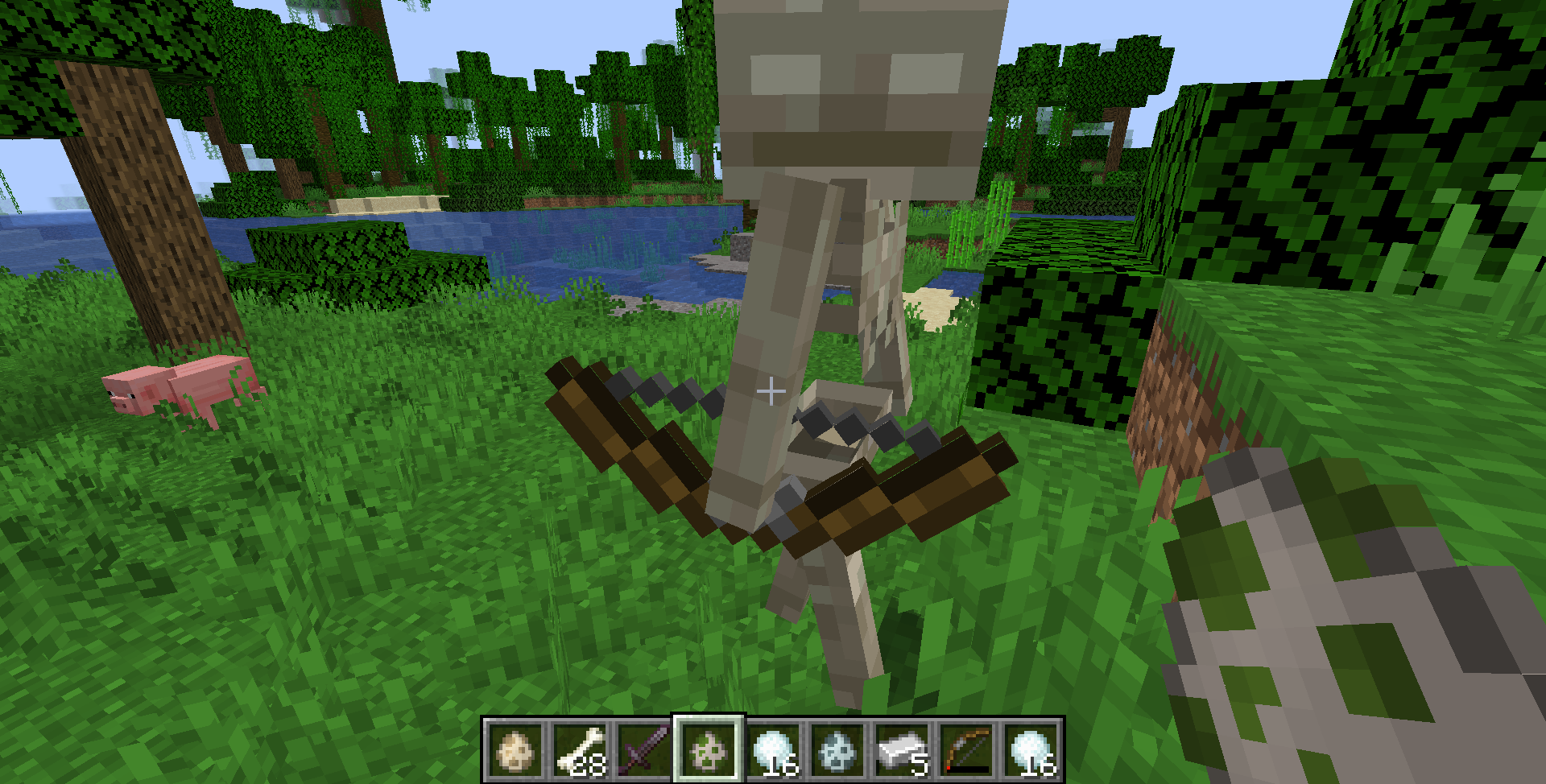Viewport: 1546px width, 784px height.
Task: Click the crosshair in the screen center
Action: coord(771,391)
